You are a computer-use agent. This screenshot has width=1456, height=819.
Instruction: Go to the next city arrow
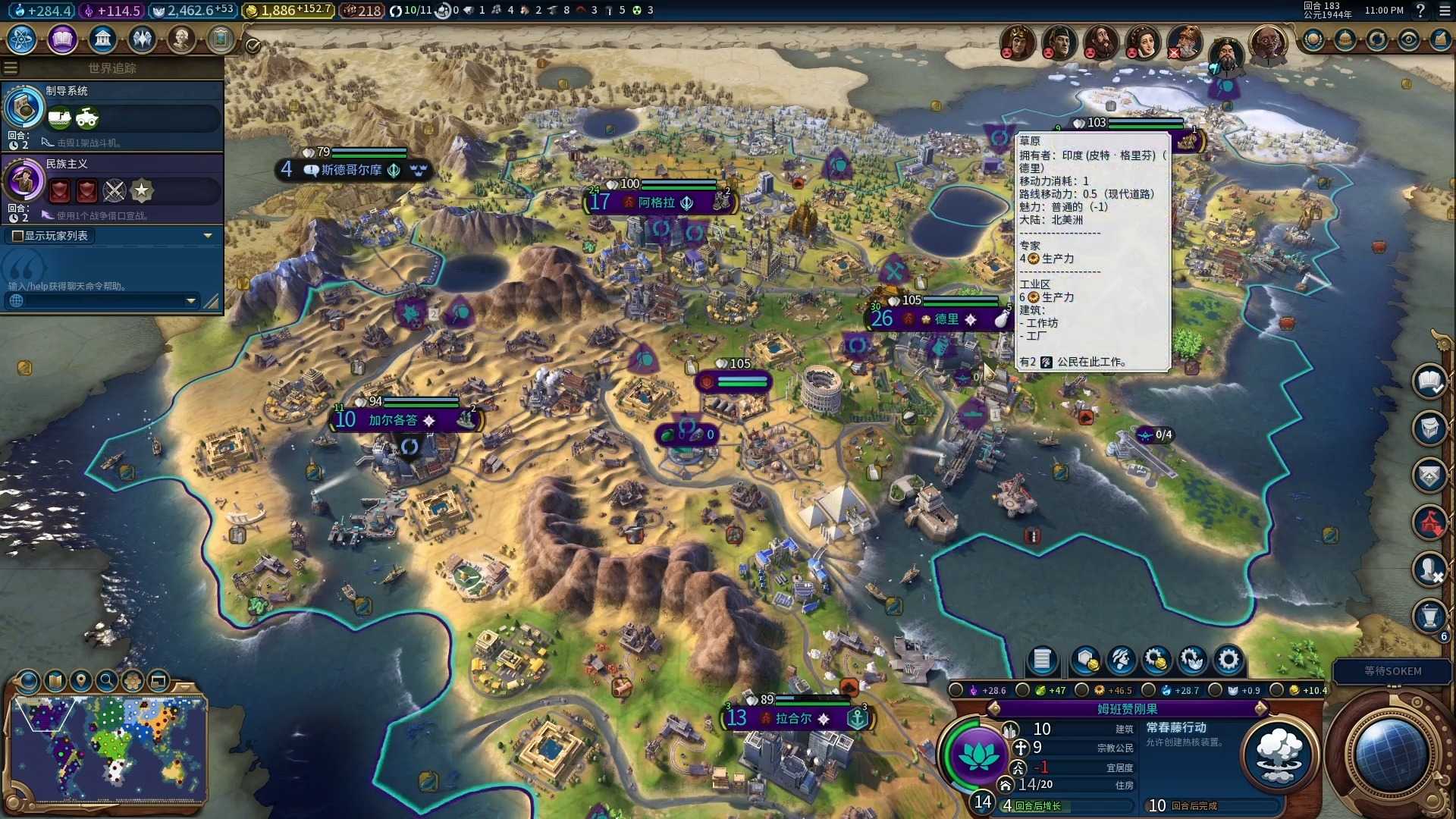click(x=1260, y=708)
